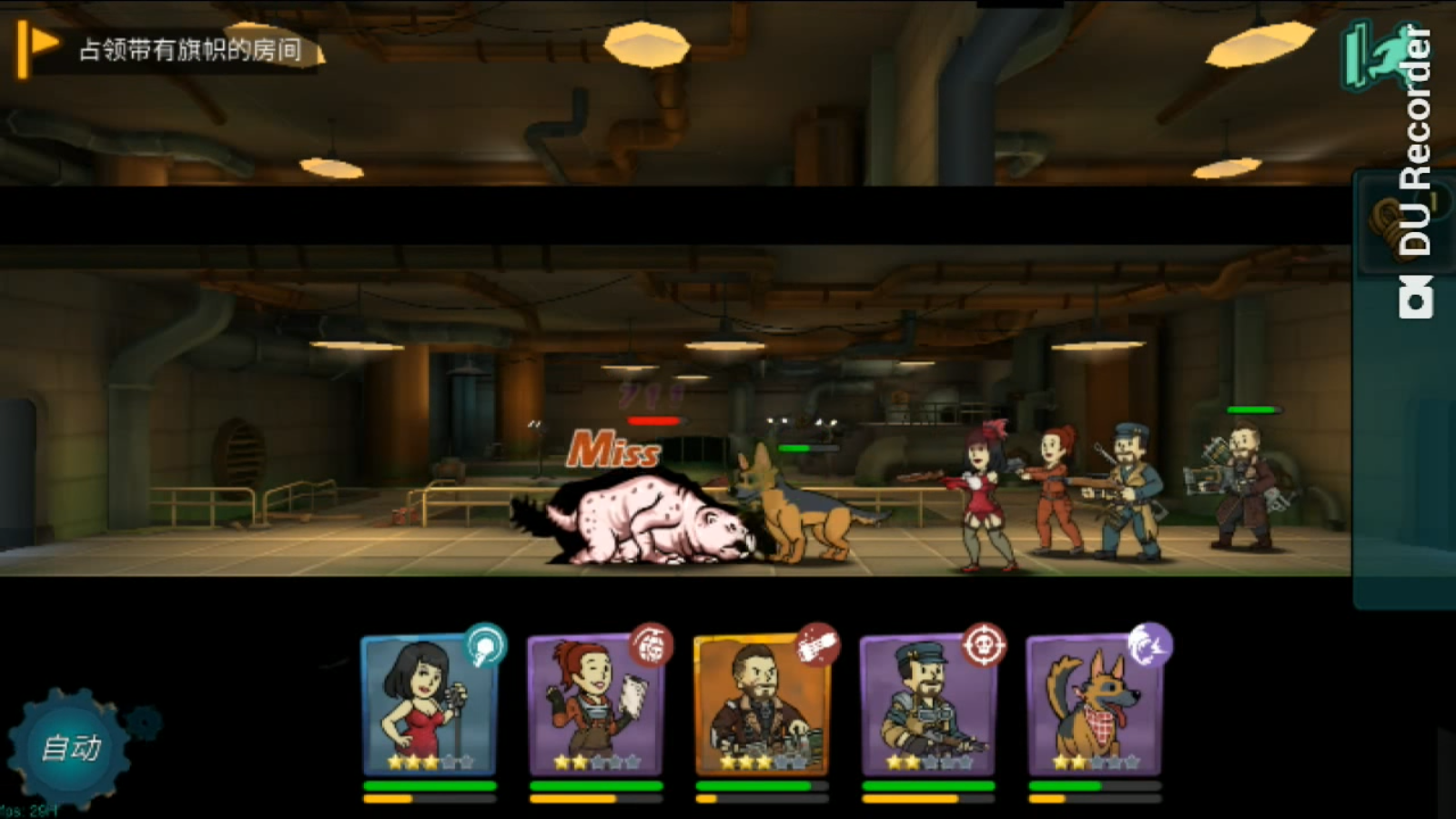Toggle the 自动 auto-battle gear button
This screenshot has width=1456, height=819.
(x=69, y=748)
